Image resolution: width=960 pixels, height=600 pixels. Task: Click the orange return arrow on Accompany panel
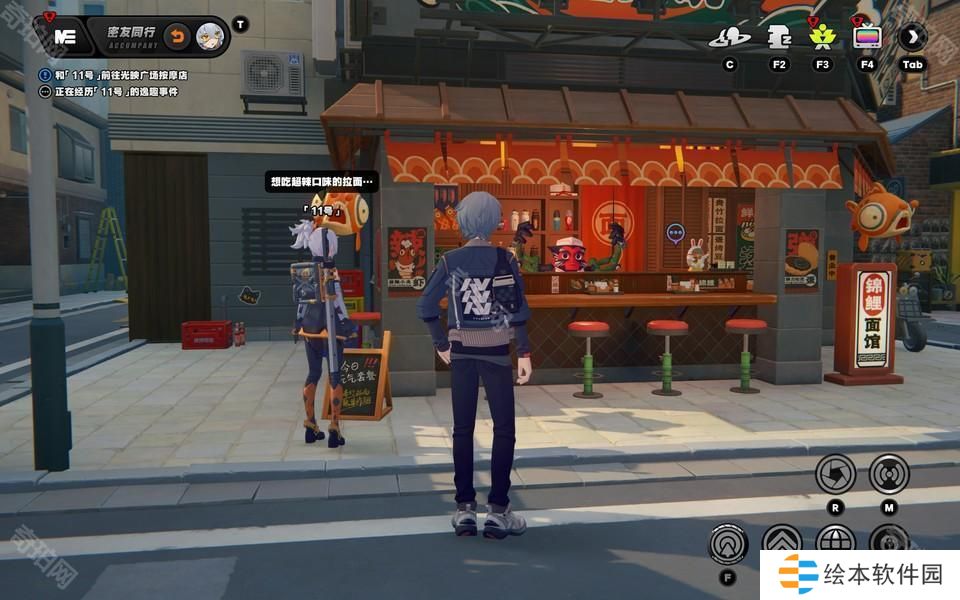[177, 37]
